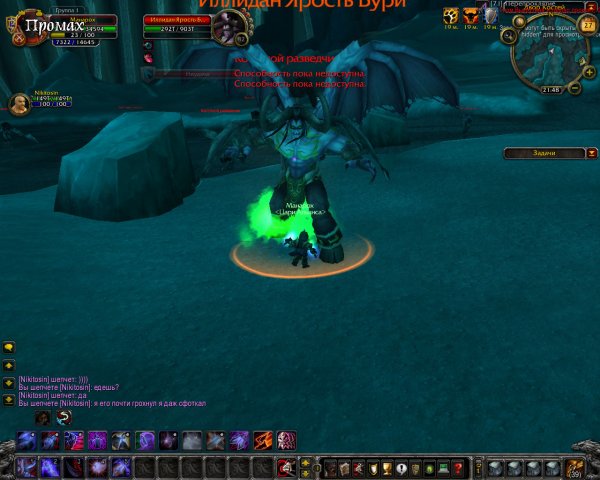Open the red question mark help button
Image resolution: width=600 pixels, height=480 pixels.
458,467
